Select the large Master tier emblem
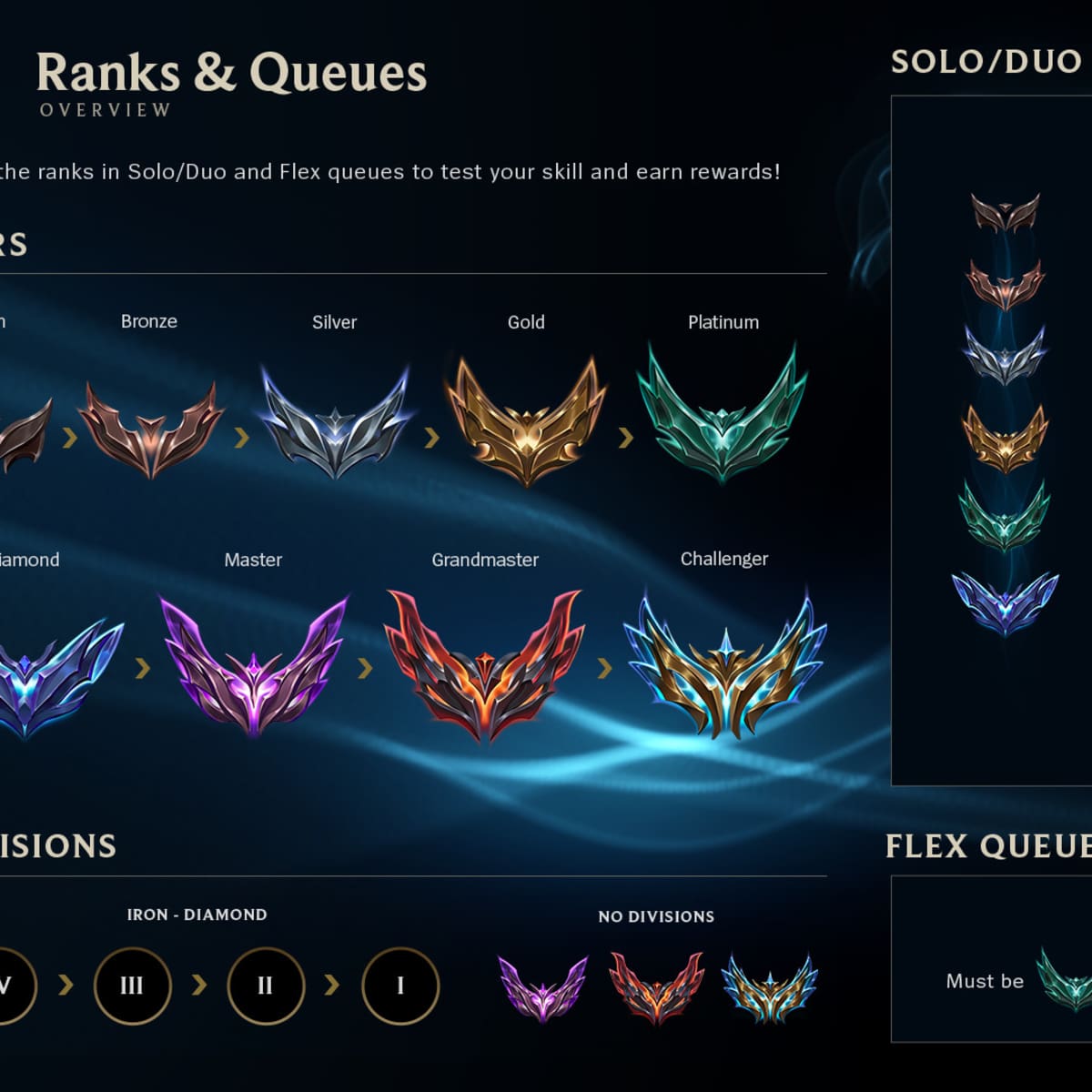The width and height of the screenshot is (1092, 1092). [x=253, y=664]
